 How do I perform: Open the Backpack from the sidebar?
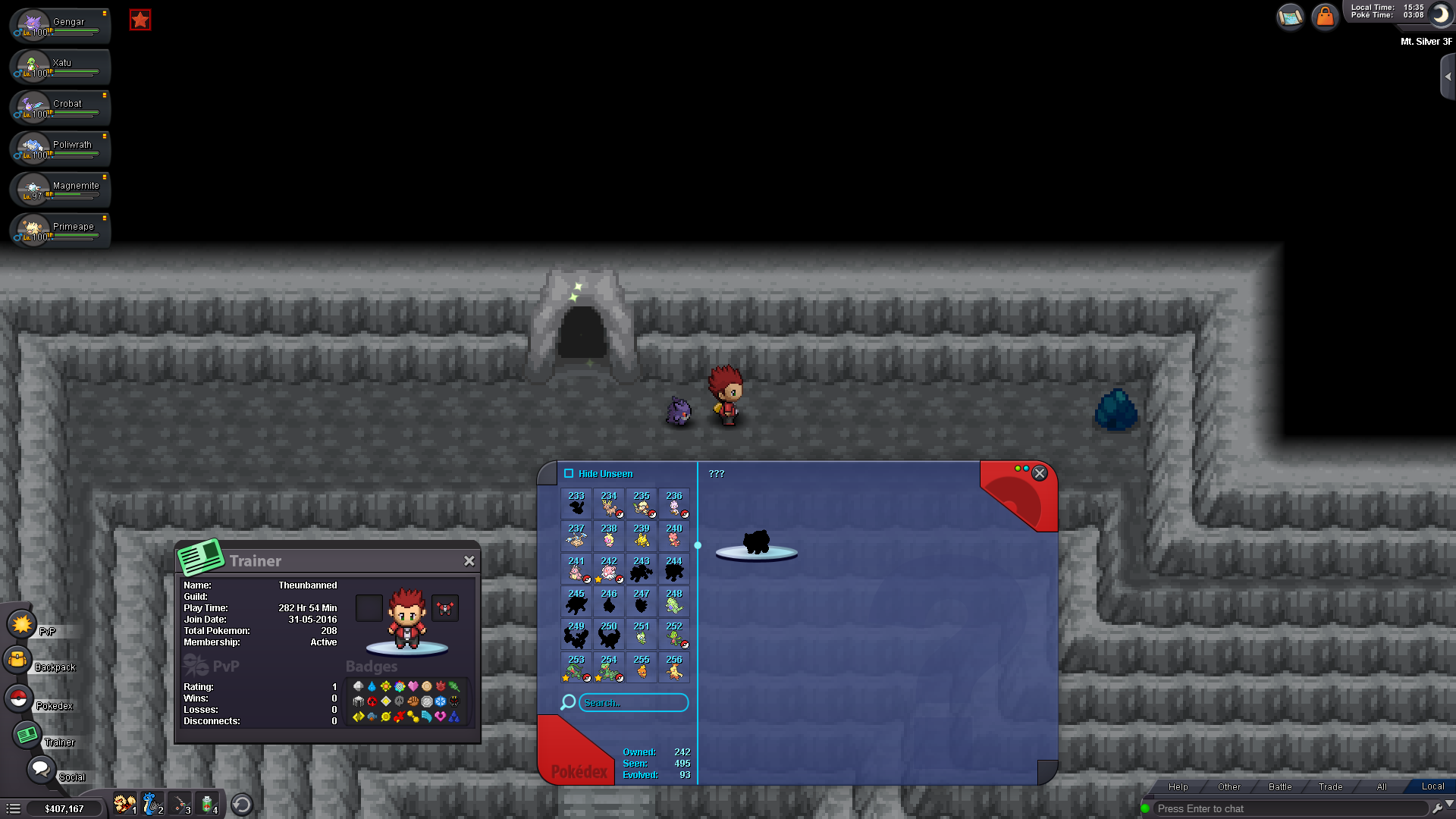click(18, 660)
